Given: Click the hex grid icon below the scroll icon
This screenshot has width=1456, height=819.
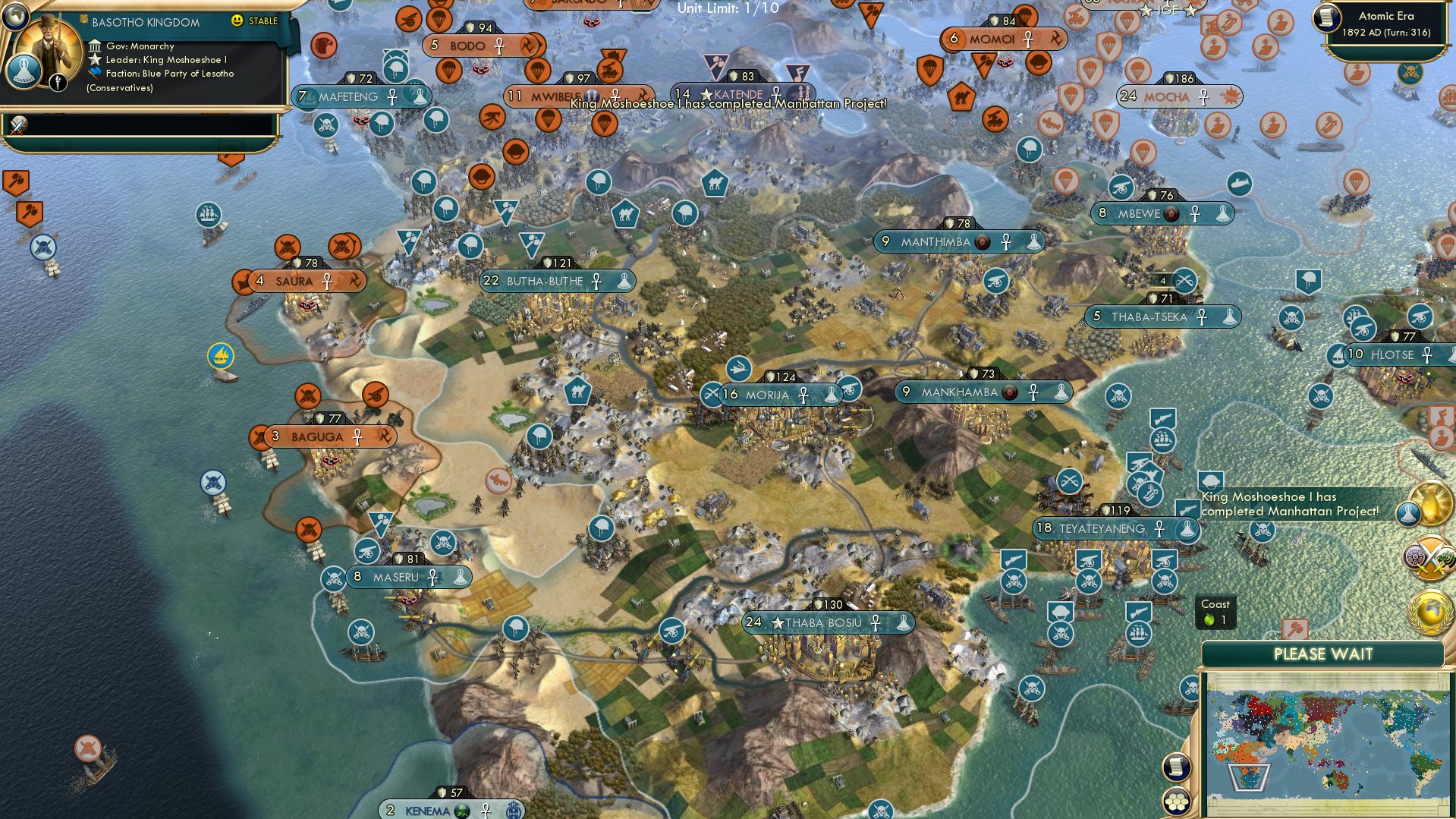Looking at the screenshot, I should click(x=1178, y=802).
